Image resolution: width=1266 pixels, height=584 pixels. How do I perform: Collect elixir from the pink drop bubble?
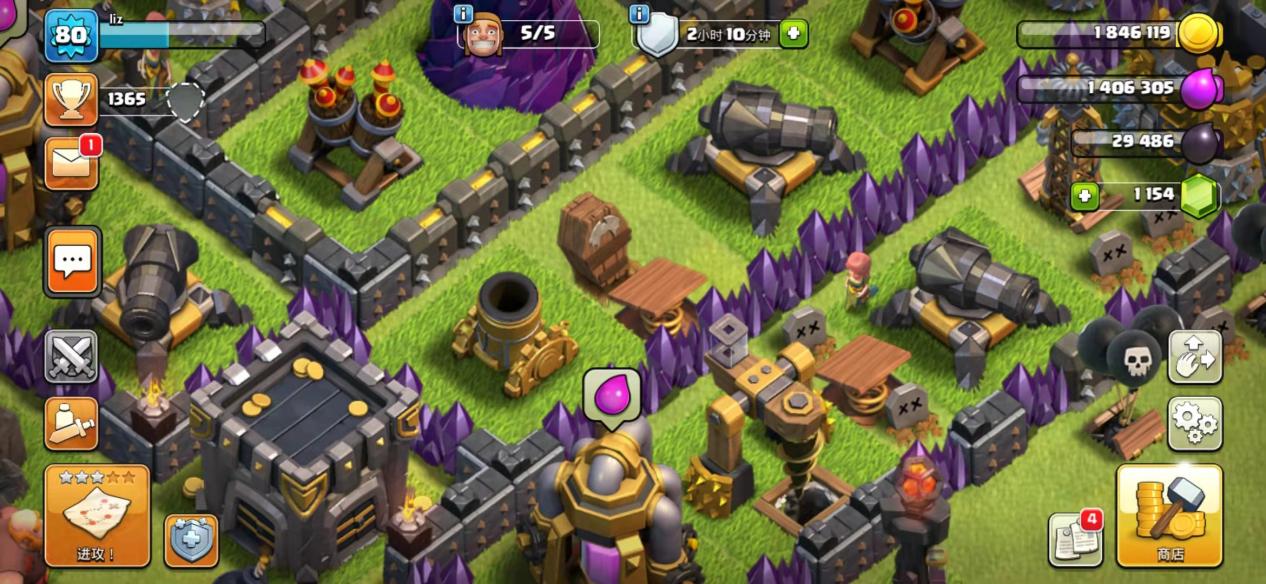click(x=611, y=396)
